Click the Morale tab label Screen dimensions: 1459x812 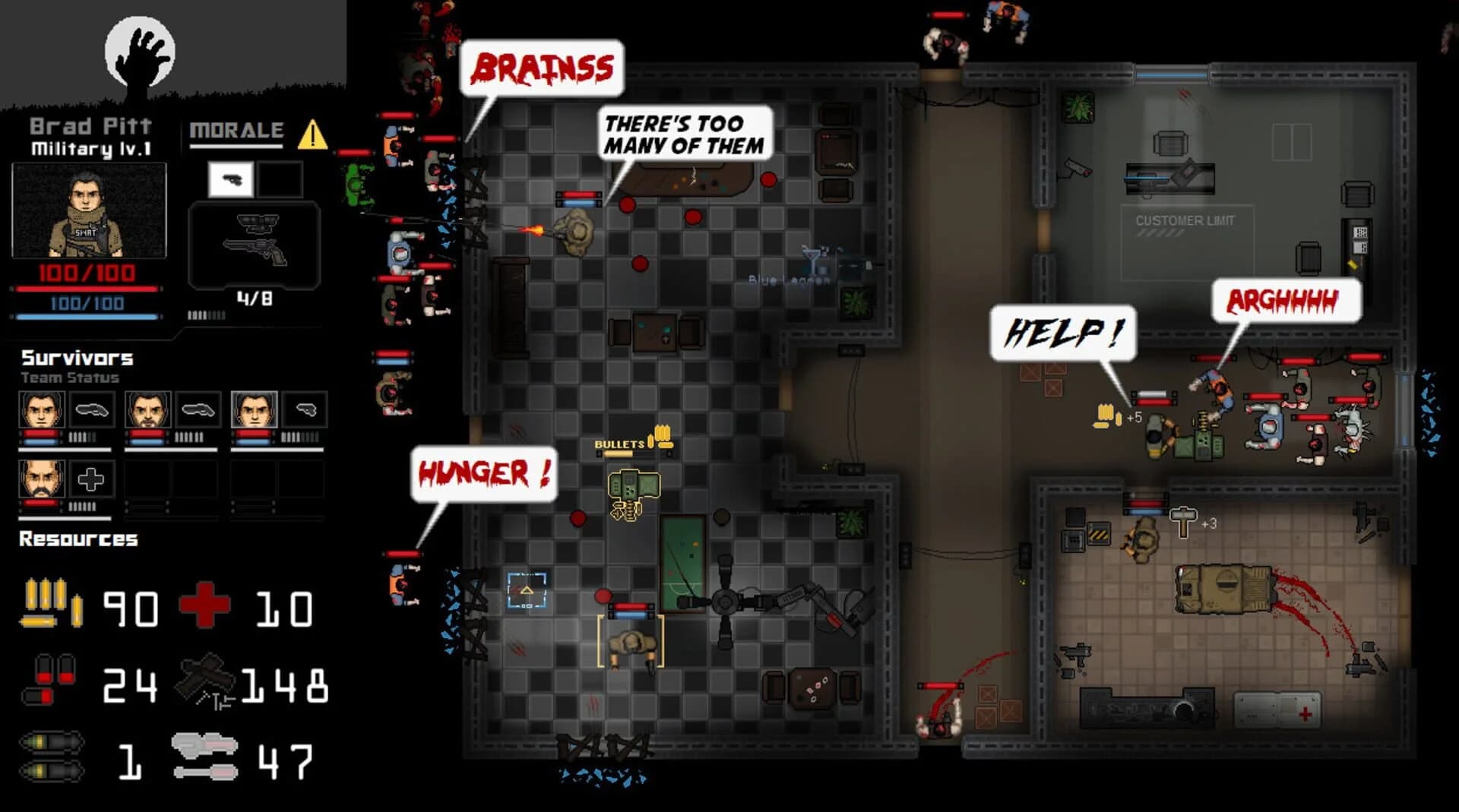coord(236,131)
